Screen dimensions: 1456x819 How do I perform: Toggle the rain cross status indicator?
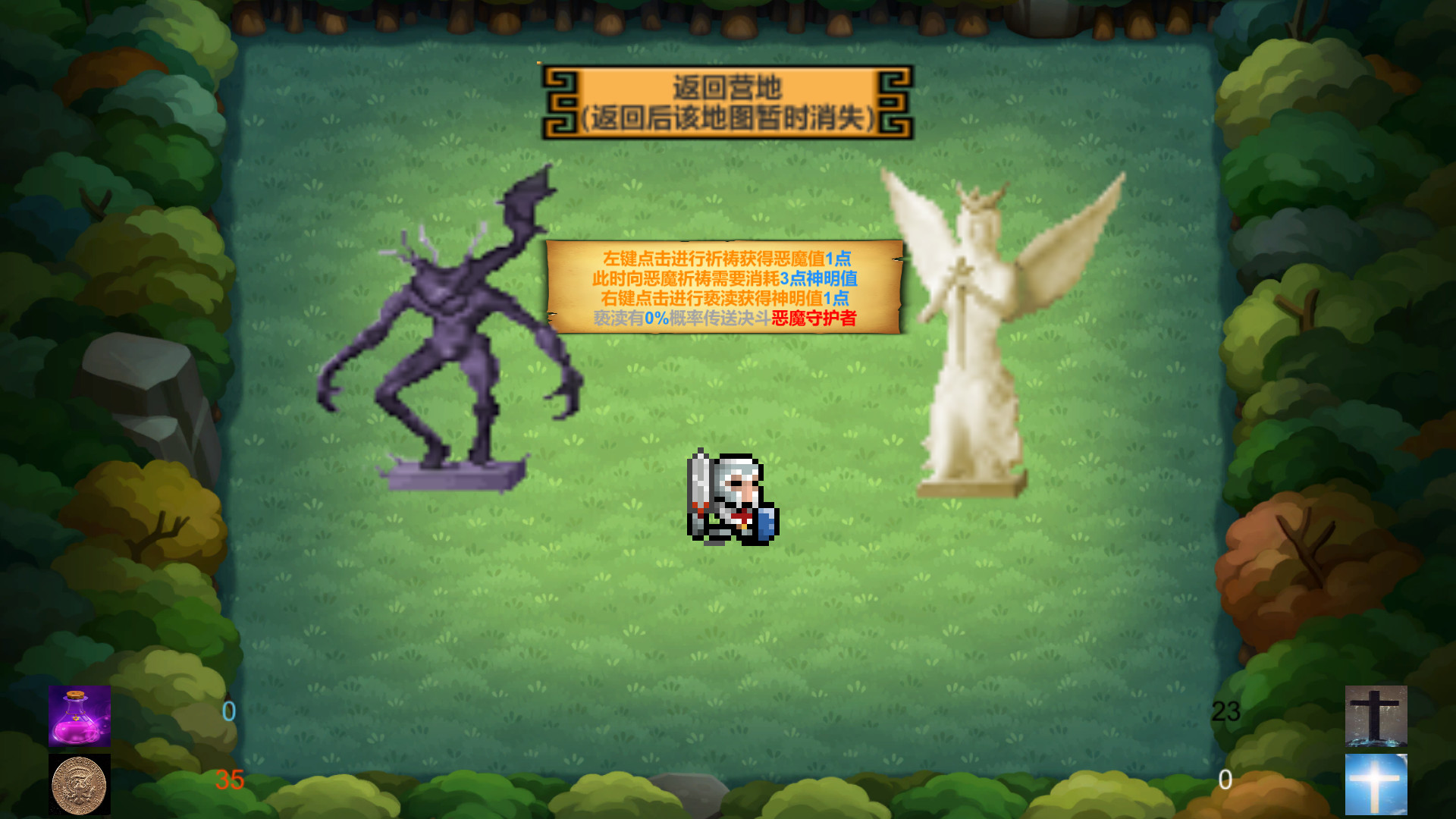tap(1376, 717)
